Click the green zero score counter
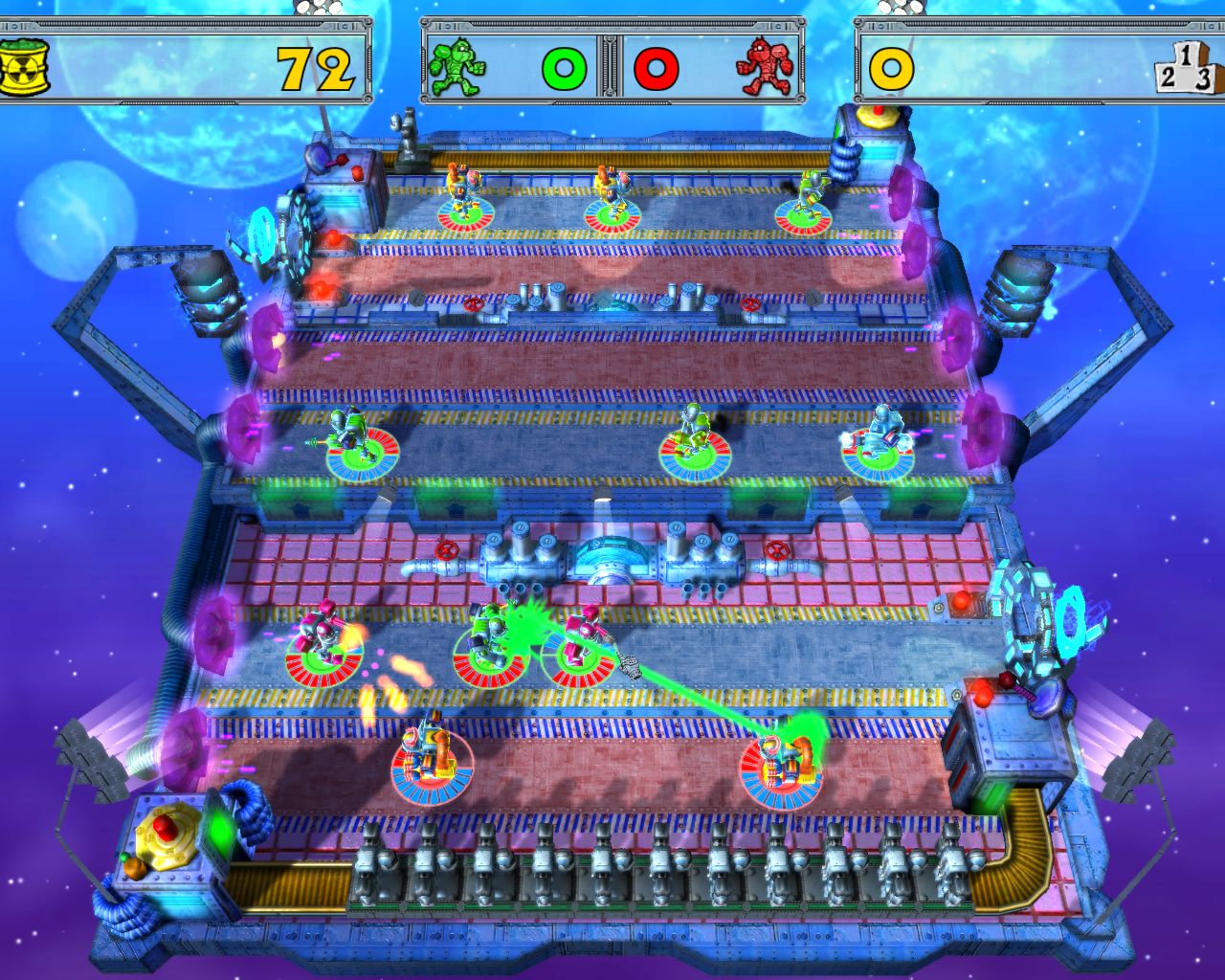The image size is (1225, 980). 566,66
